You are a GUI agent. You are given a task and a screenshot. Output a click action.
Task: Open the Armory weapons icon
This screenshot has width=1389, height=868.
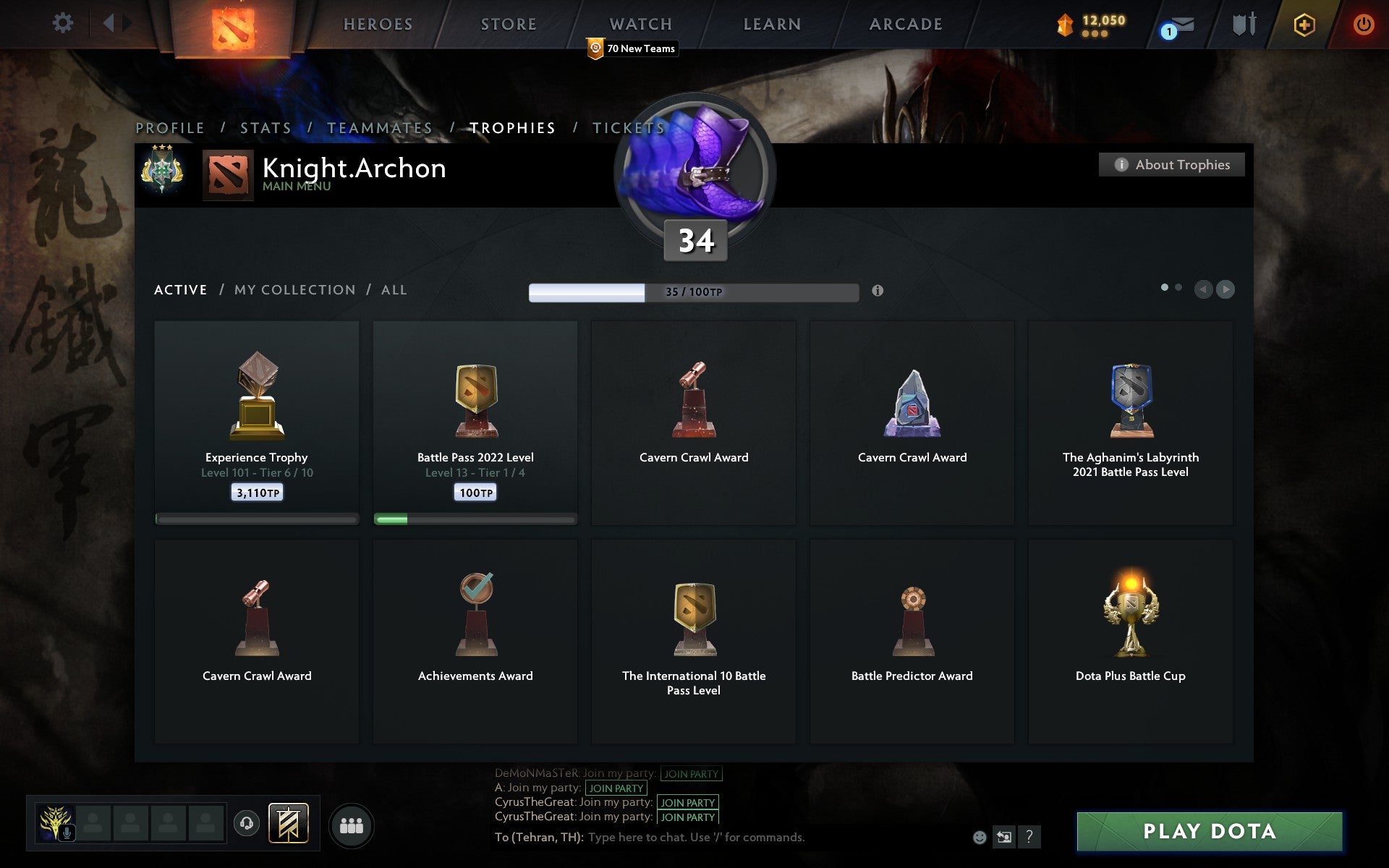(x=1243, y=24)
